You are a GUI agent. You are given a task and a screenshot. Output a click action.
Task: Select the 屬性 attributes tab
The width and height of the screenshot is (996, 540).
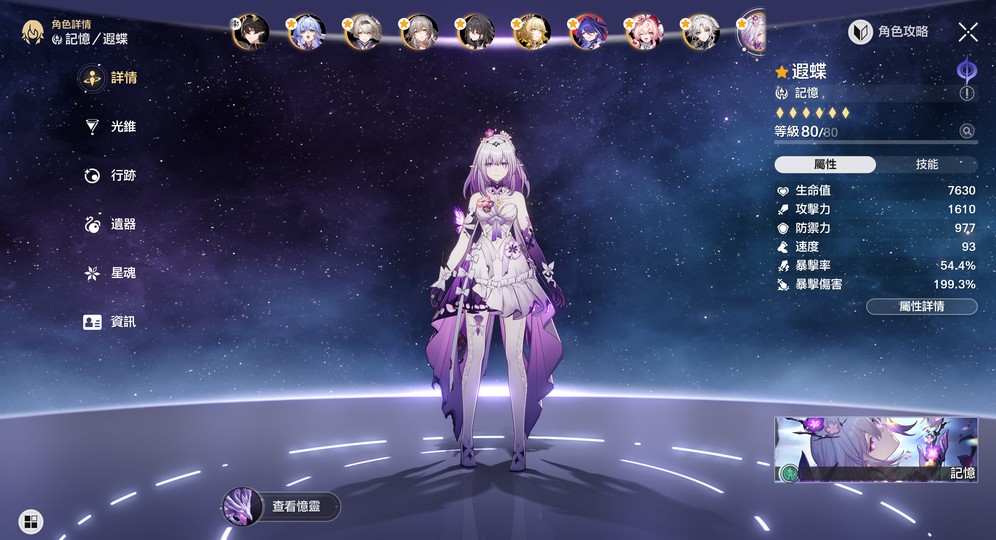(x=826, y=164)
